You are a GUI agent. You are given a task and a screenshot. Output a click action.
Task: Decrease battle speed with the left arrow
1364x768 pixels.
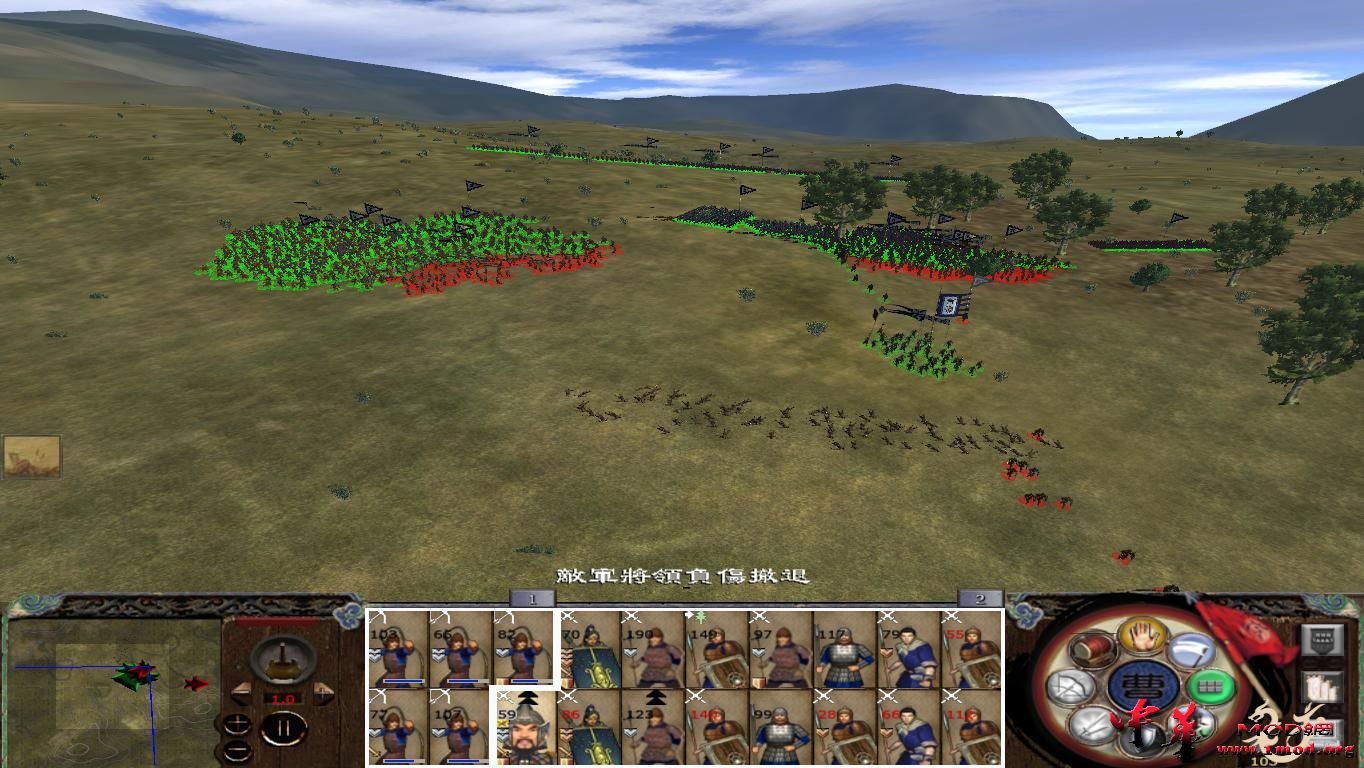tap(242, 691)
